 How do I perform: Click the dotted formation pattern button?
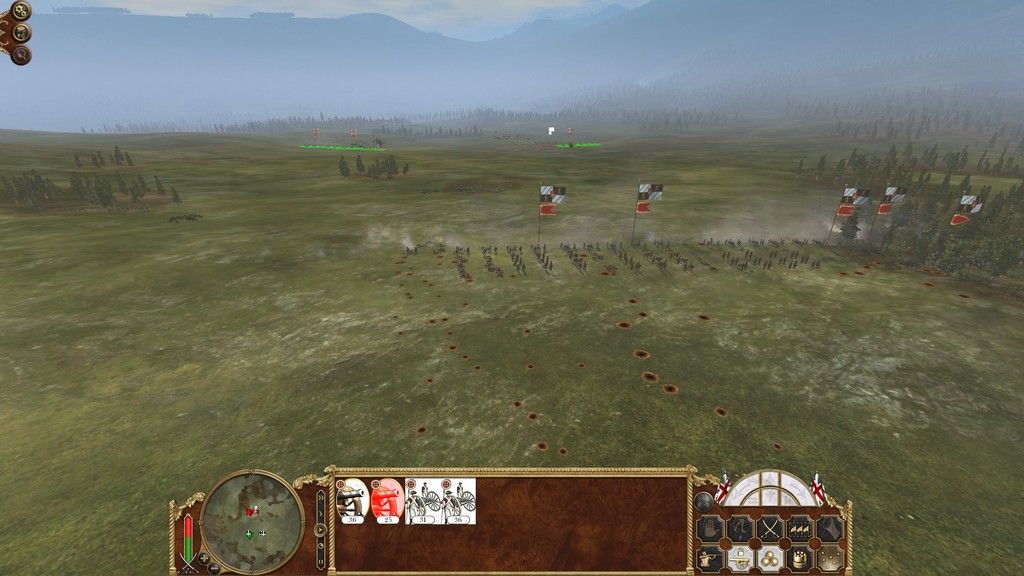829,558
